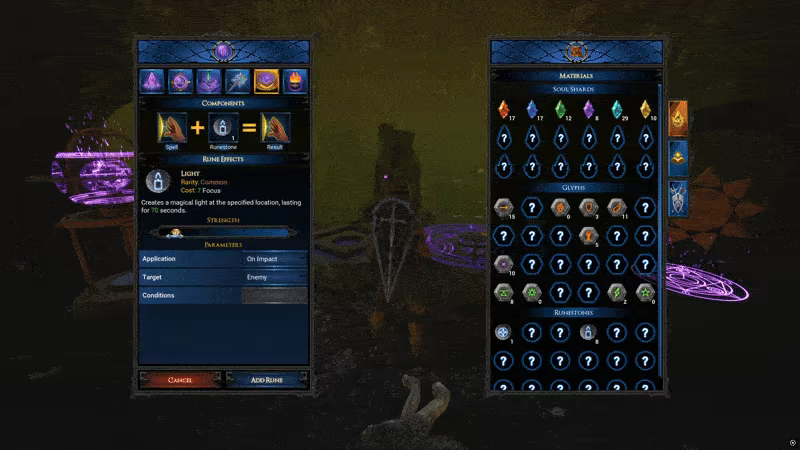The width and height of the screenshot is (800, 450).
Task: Select the yellow soul shard
Action: click(646, 109)
